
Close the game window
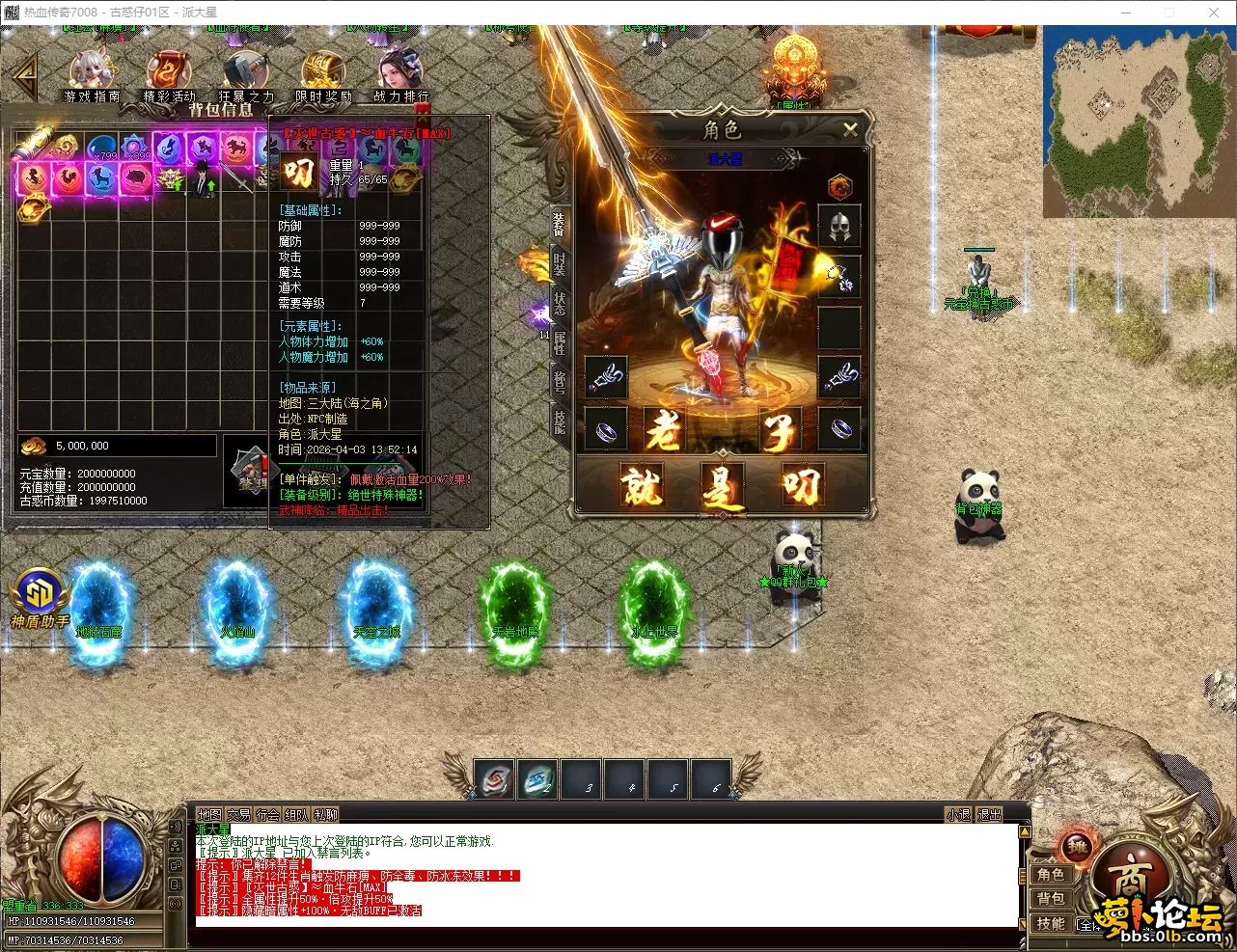pos(1214,13)
